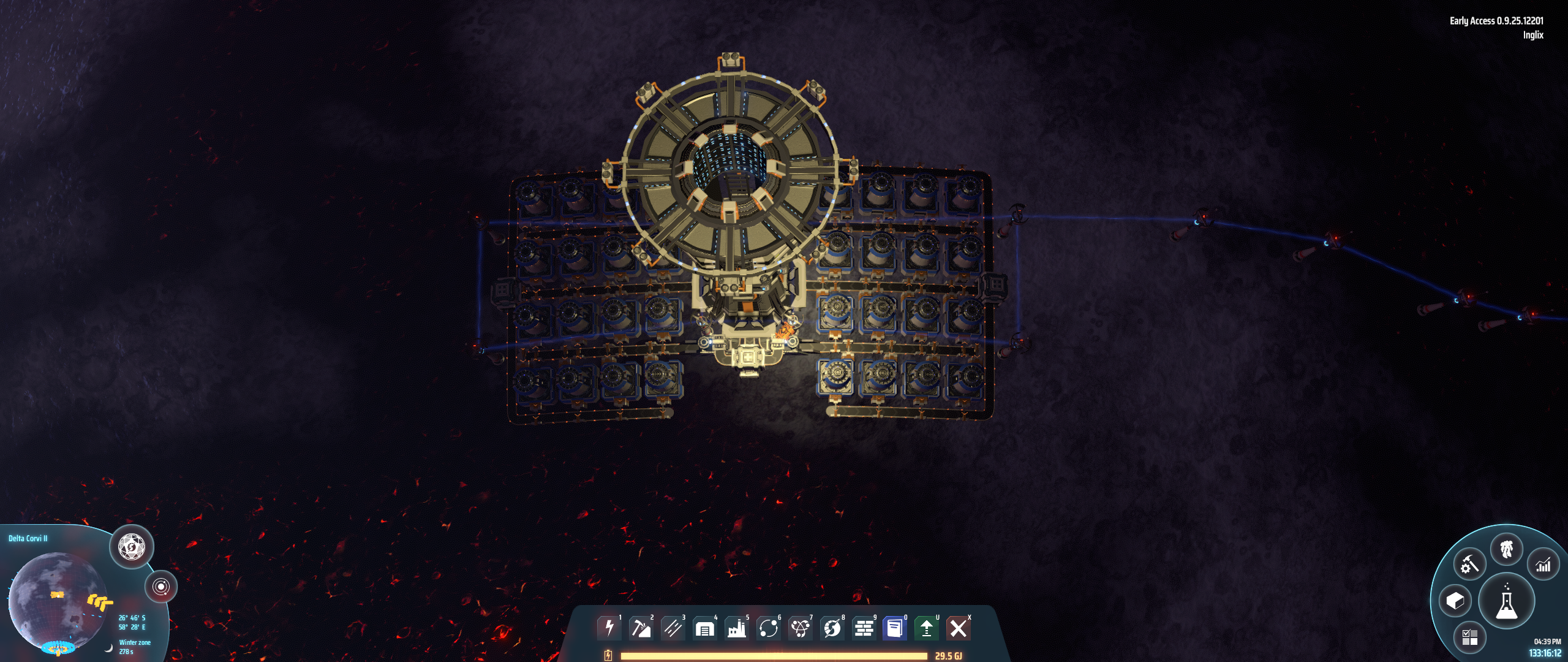Open the storage warehouse build category
This screenshot has height=662, width=1568.
click(704, 628)
